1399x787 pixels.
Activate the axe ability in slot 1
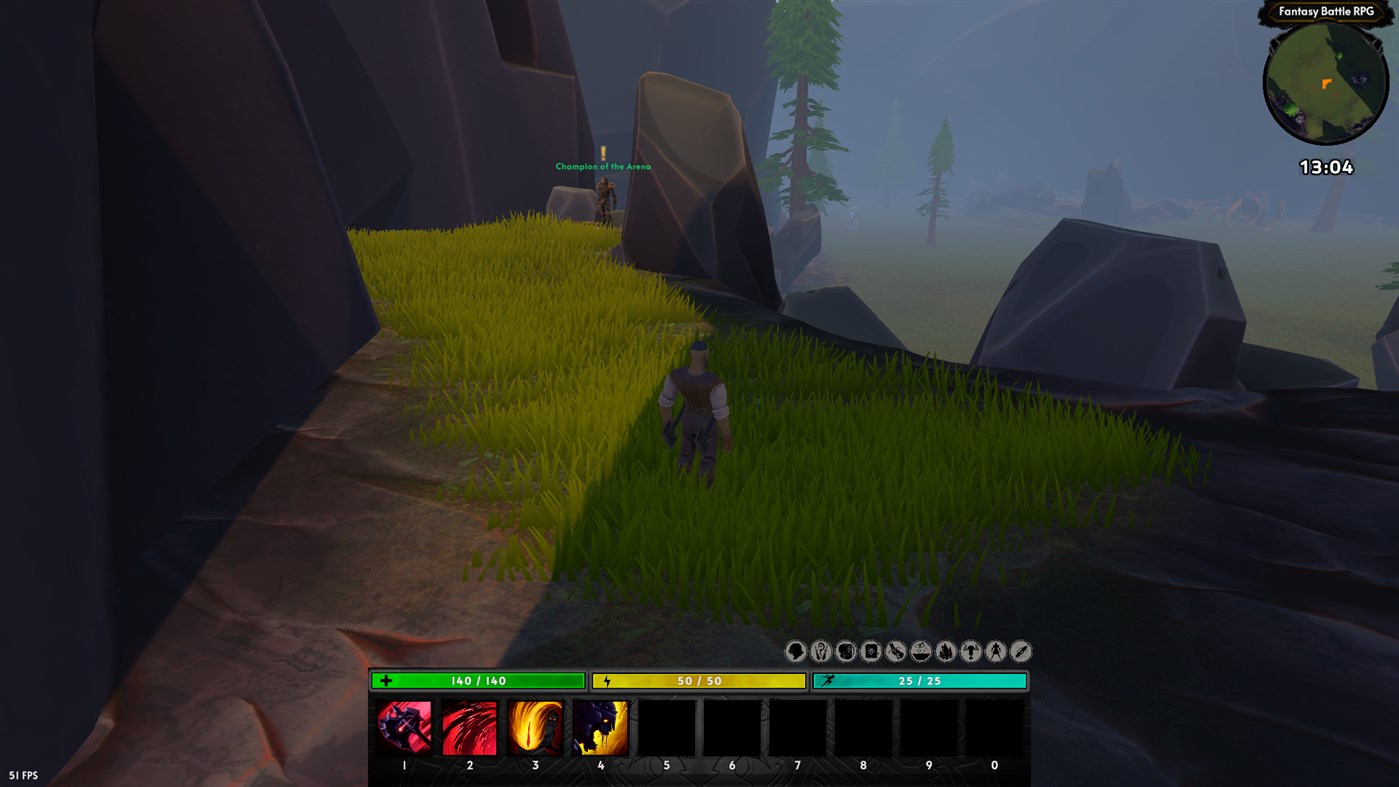(x=403, y=726)
